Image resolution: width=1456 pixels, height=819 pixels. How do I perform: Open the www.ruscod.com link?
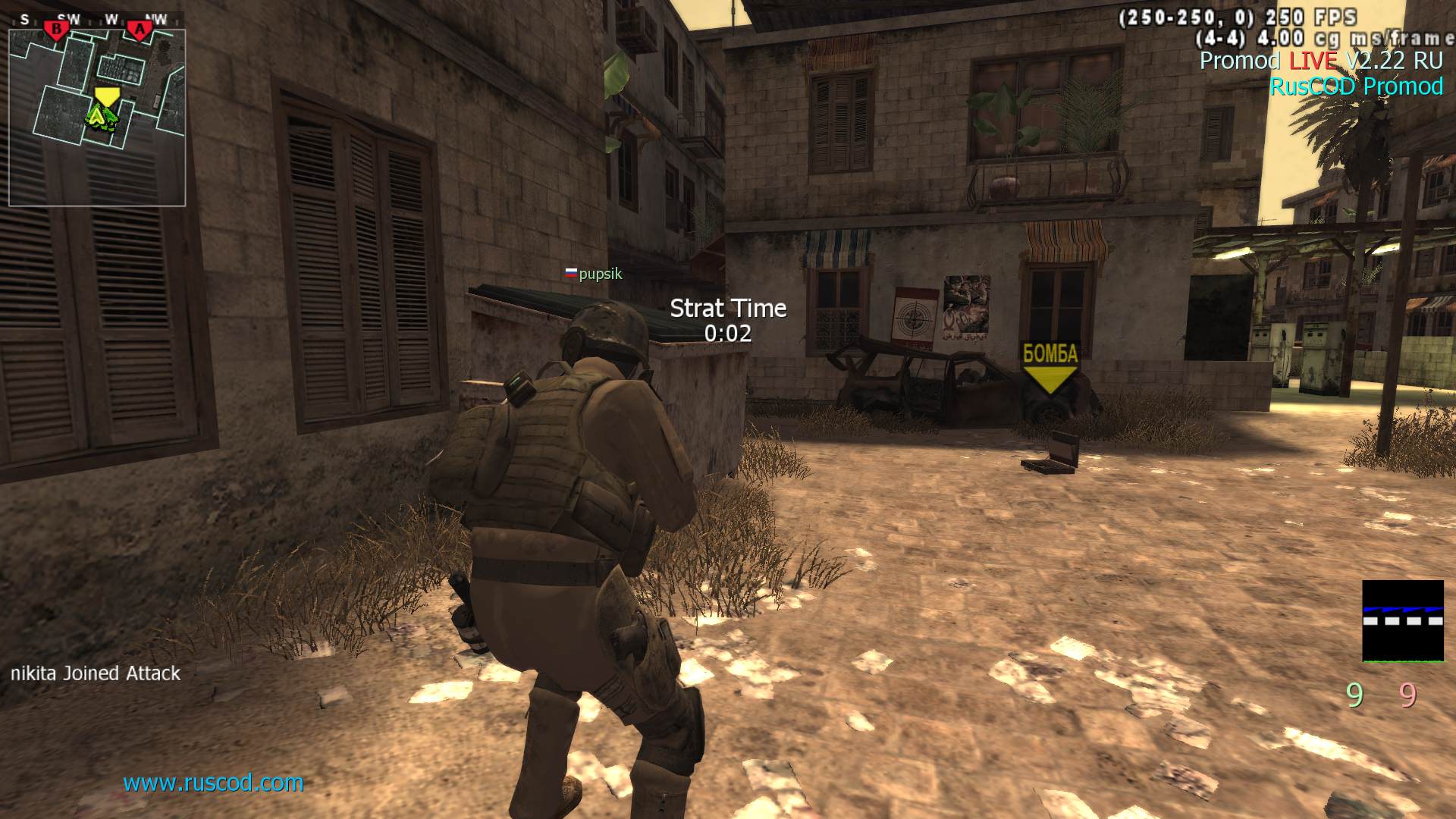click(x=213, y=783)
